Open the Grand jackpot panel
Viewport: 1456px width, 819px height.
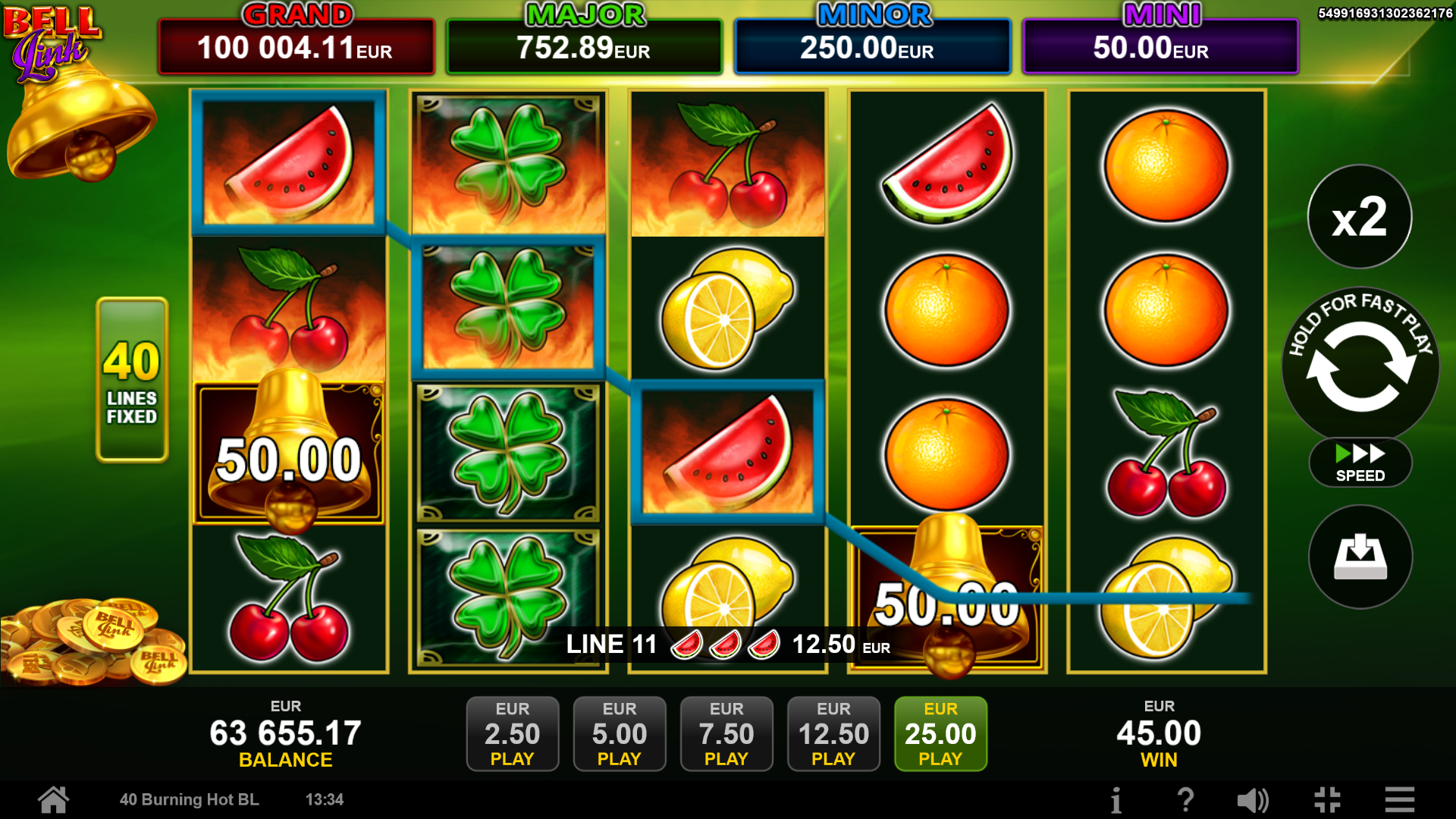(x=296, y=47)
